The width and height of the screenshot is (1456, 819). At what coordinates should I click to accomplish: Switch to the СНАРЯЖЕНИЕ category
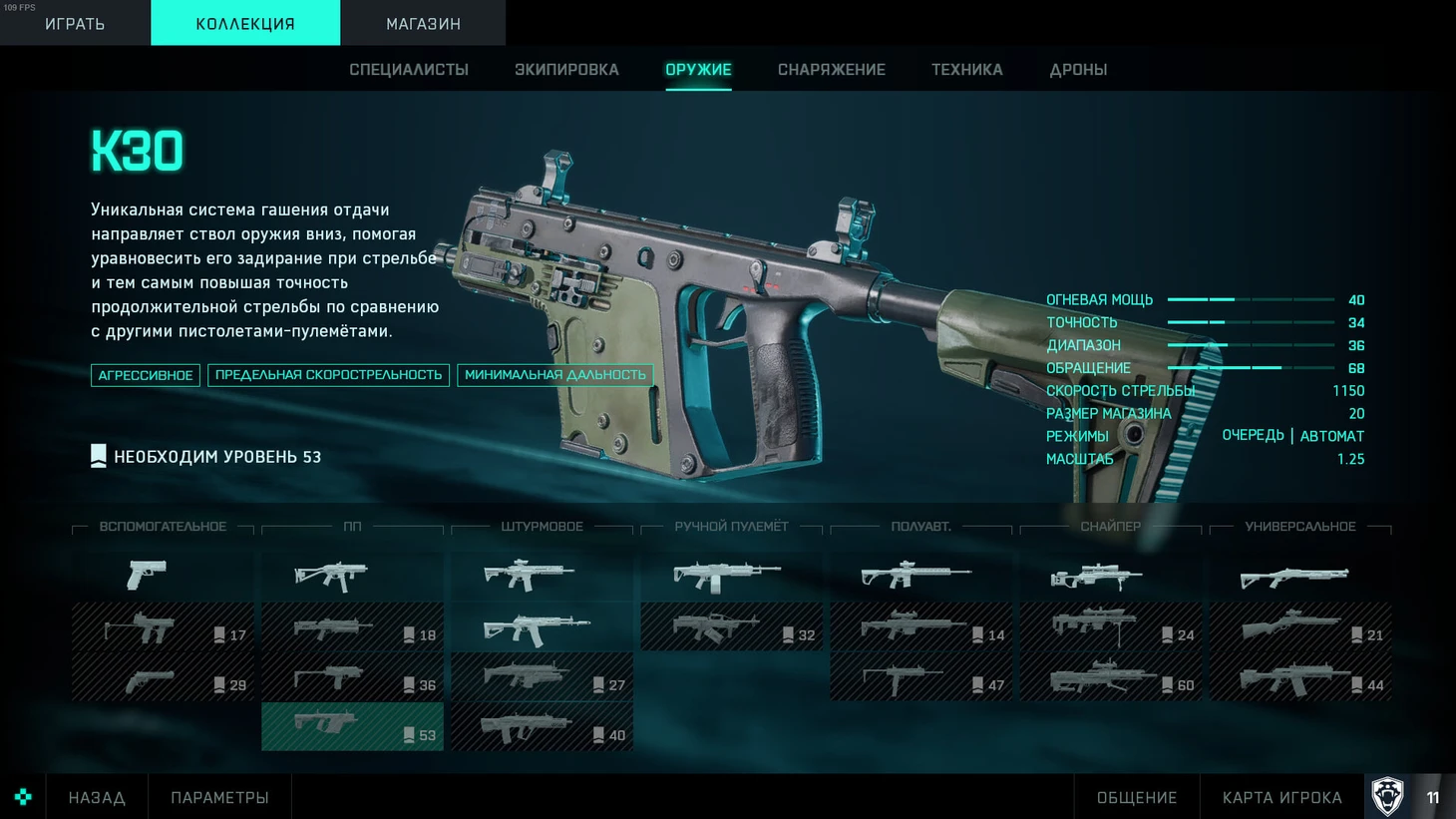point(832,70)
